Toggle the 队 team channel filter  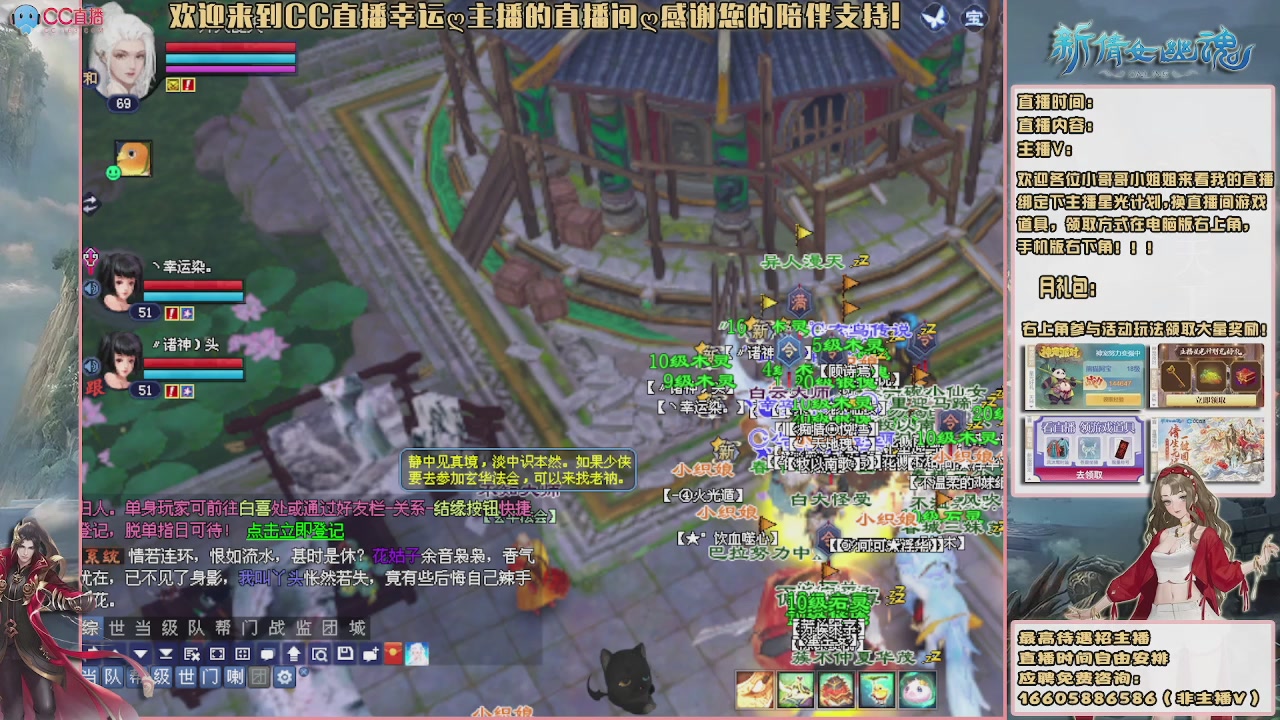[x=112, y=677]
